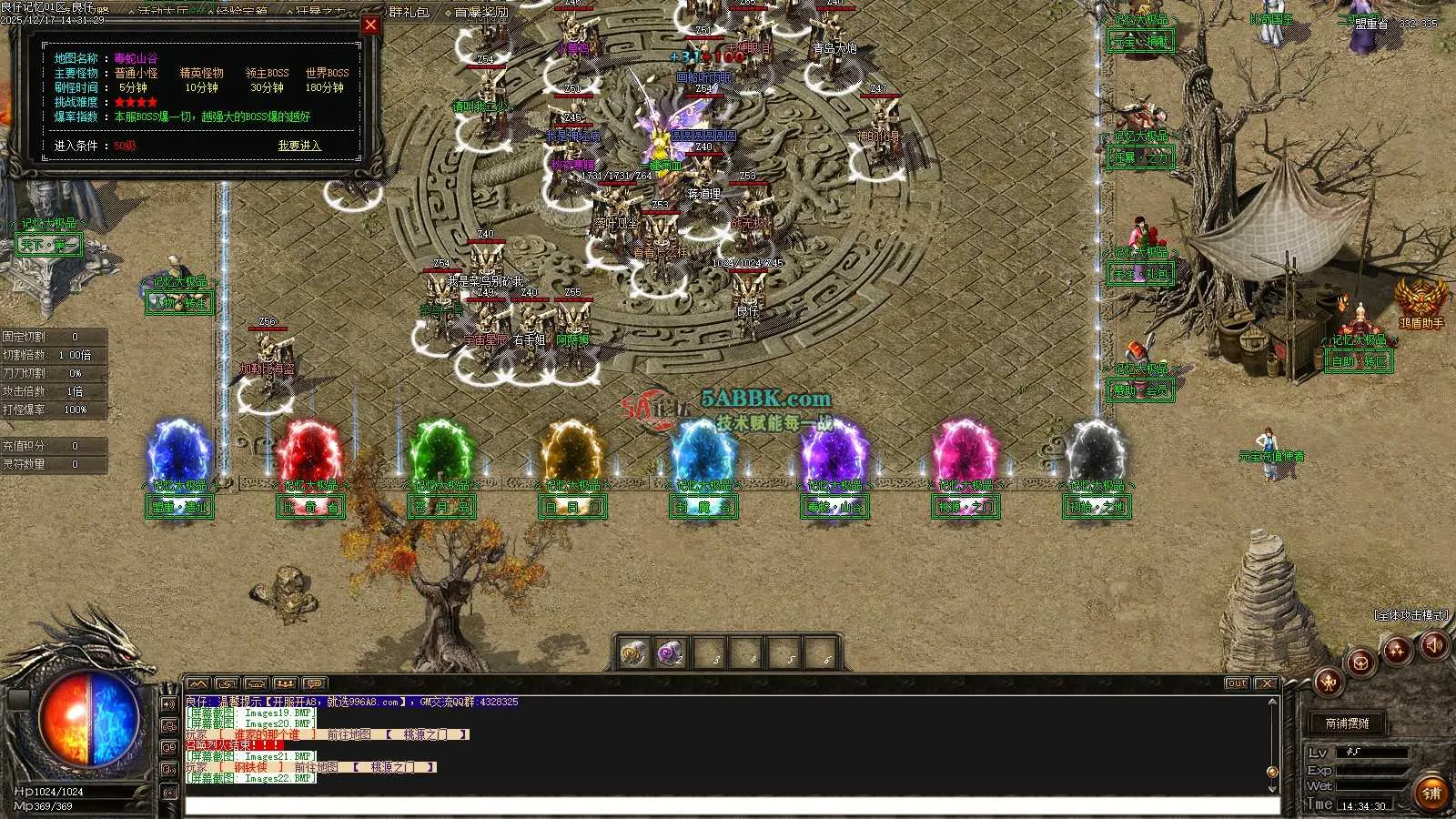Open the 群礼包 gift pack menu

tap(409, 12)
